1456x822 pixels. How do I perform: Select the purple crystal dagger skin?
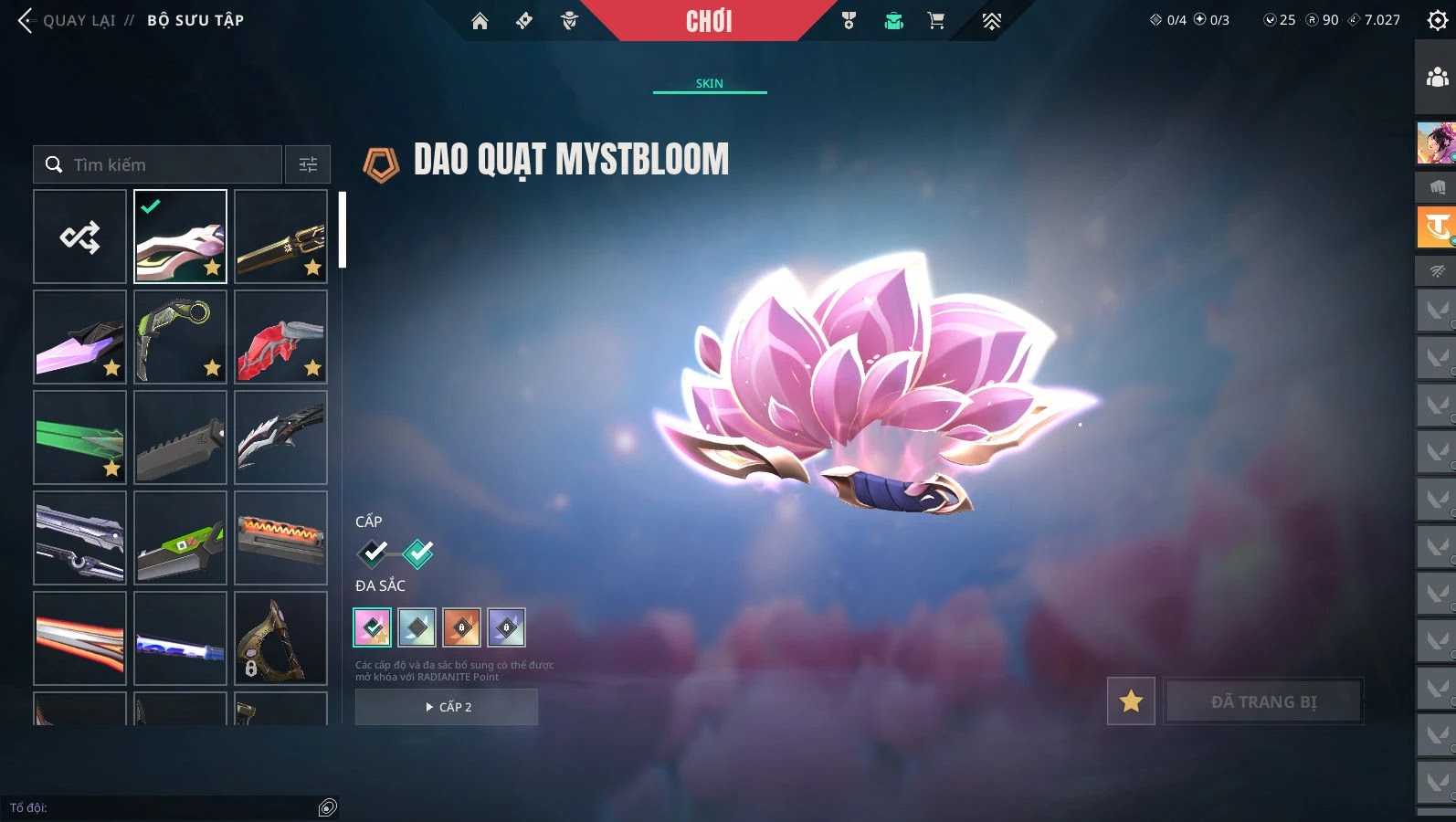click(x=80, y=337)
